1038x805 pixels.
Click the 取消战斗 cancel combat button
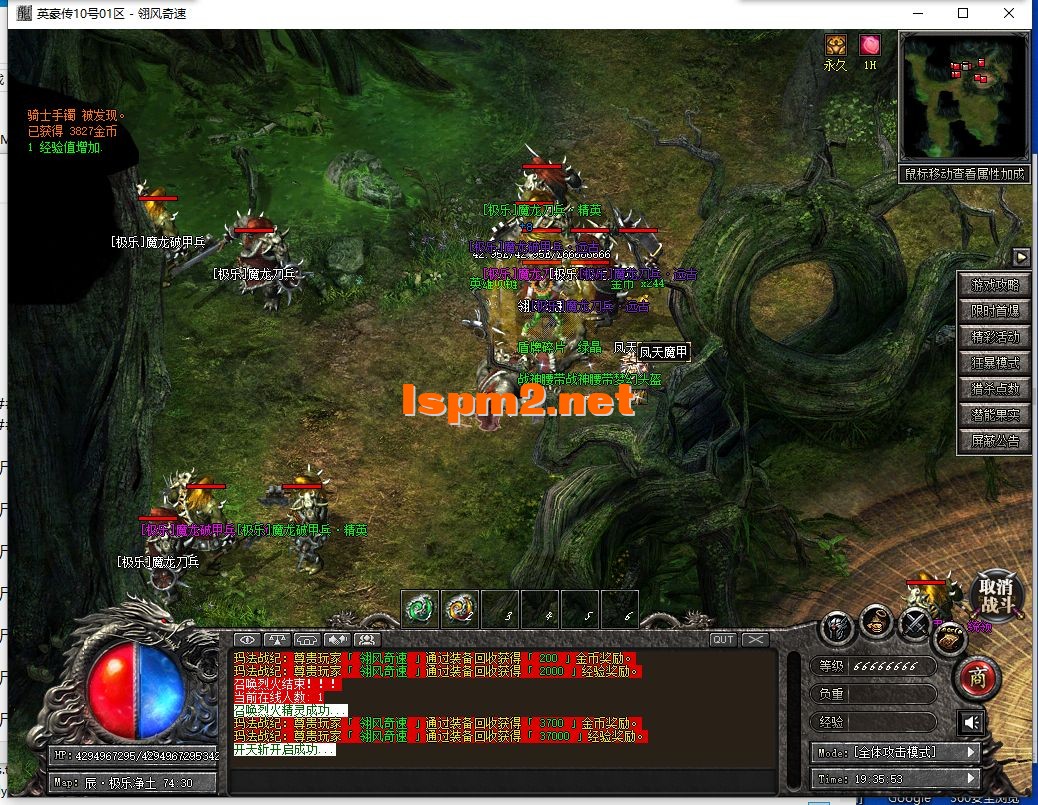(996, 597)
